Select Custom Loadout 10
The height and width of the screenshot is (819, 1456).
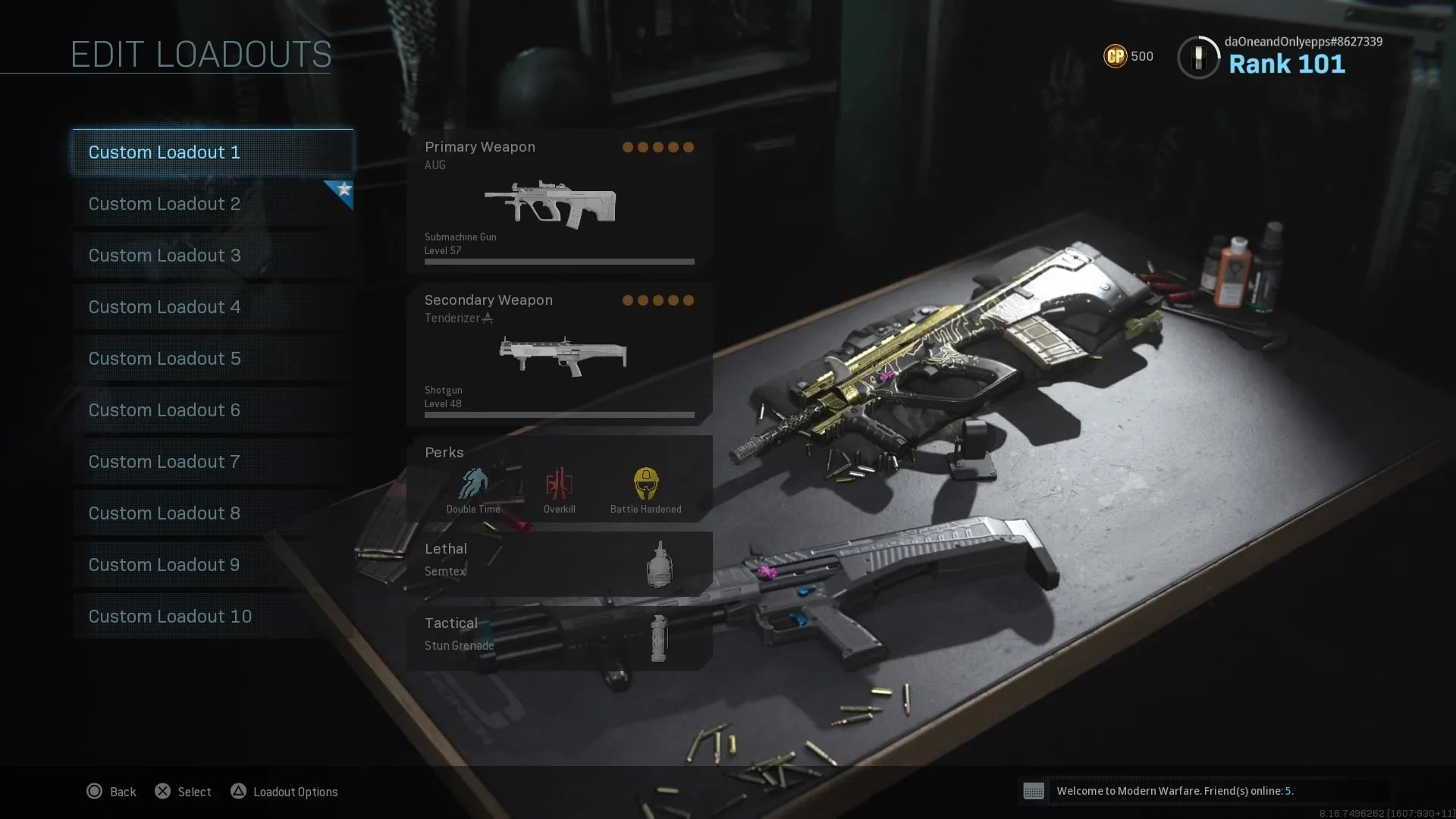click(170, 617)
